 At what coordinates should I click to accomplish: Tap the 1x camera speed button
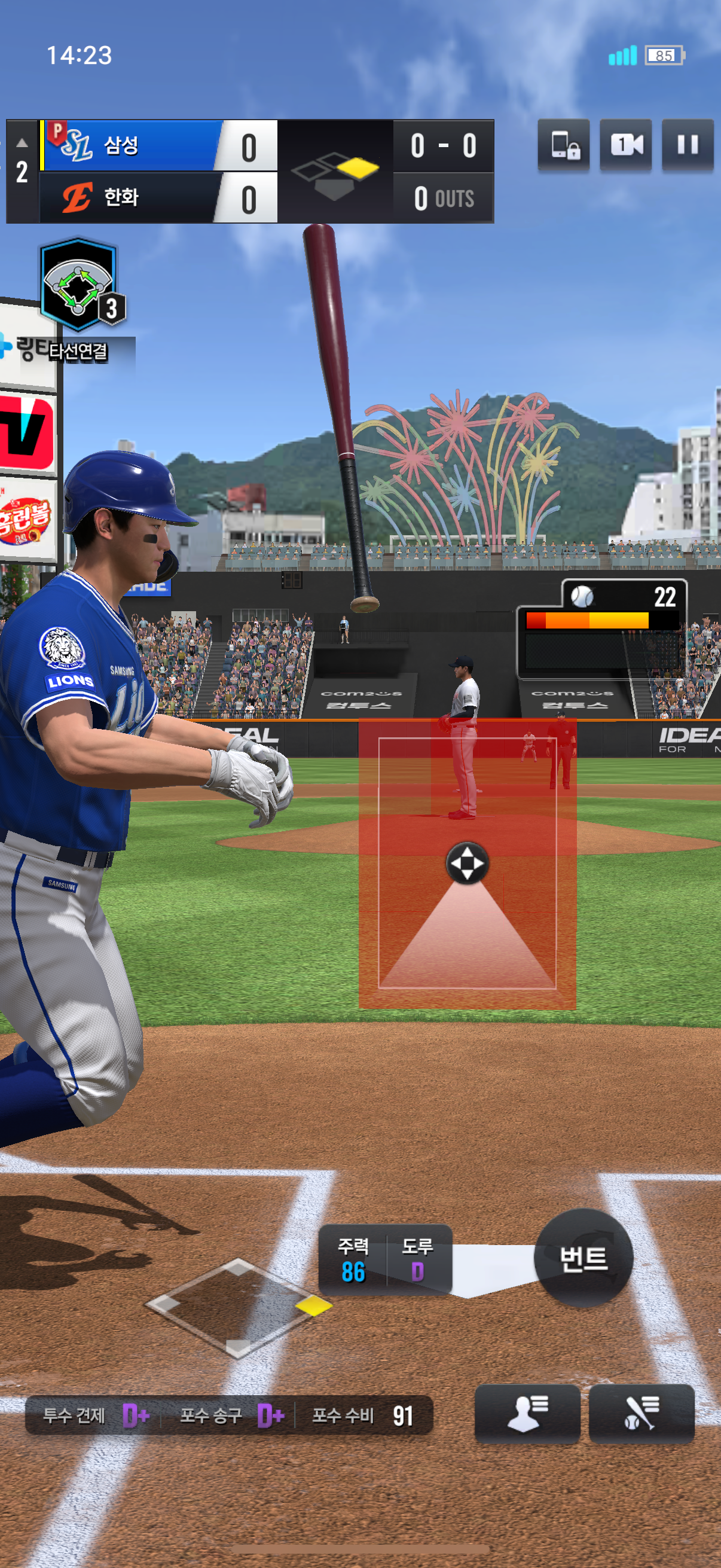tap(625, 145)
